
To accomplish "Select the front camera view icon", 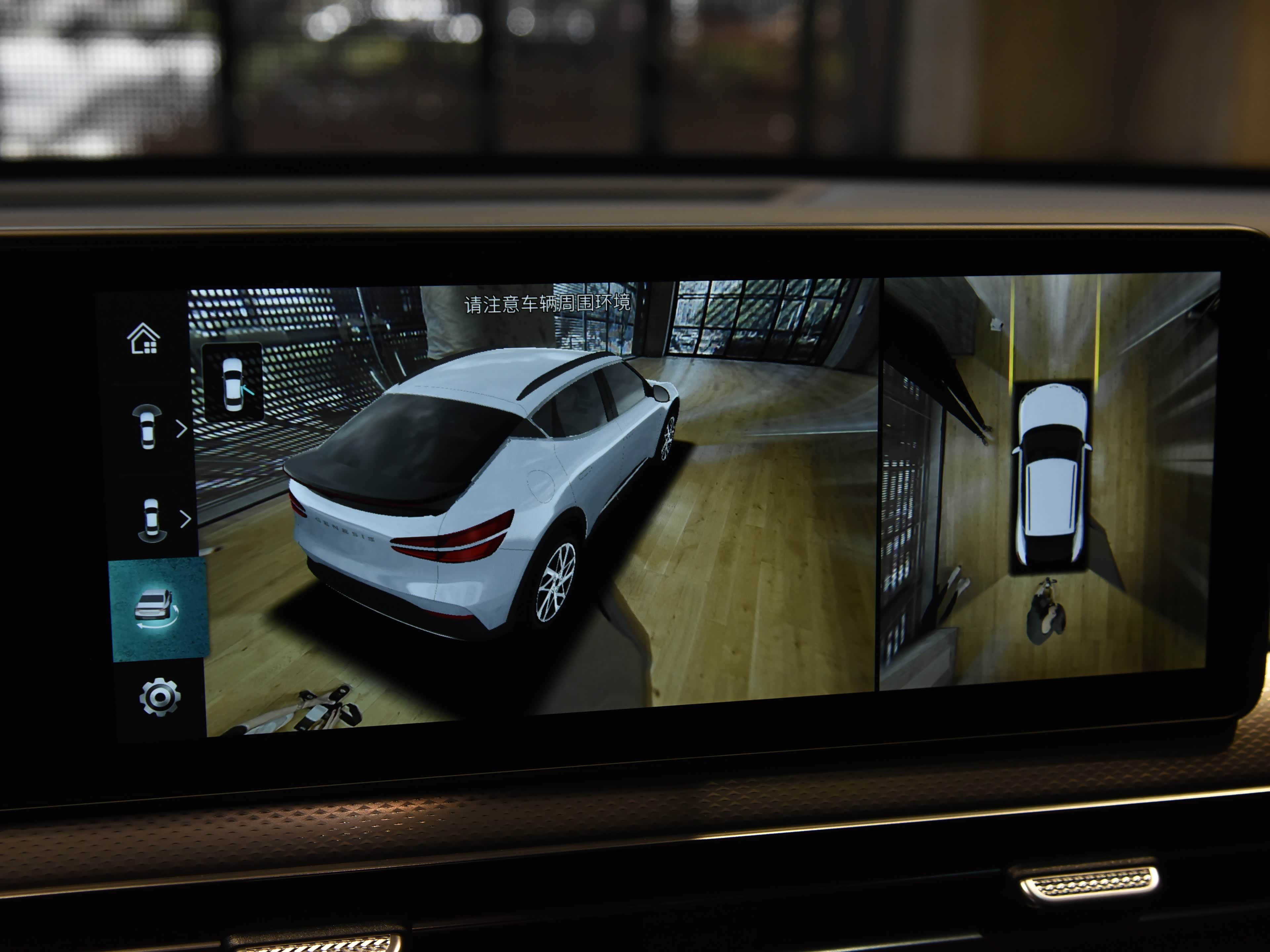I will click(147, 427).
